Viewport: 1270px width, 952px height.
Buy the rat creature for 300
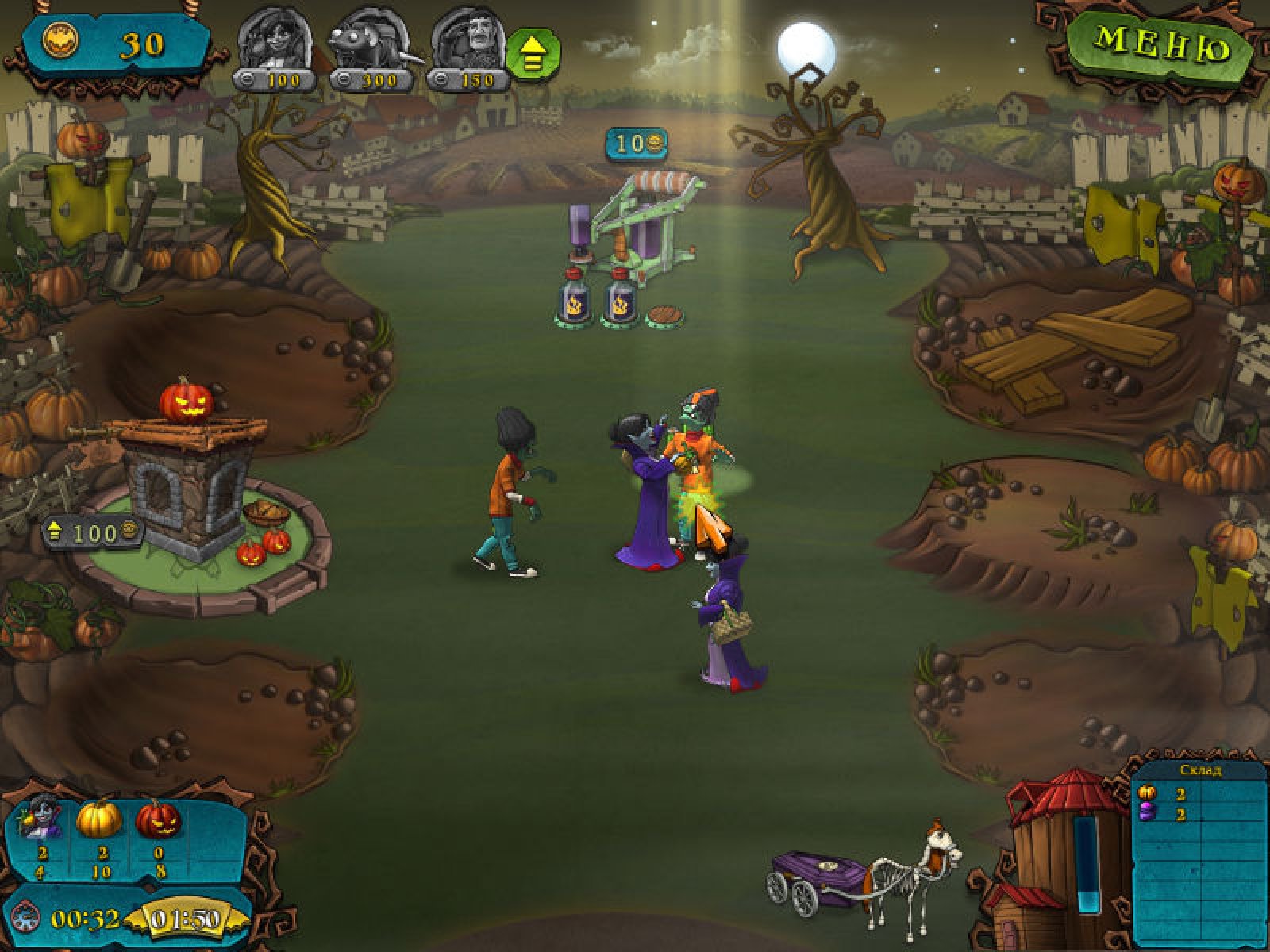pyautogui.click(x=371, y=48)
